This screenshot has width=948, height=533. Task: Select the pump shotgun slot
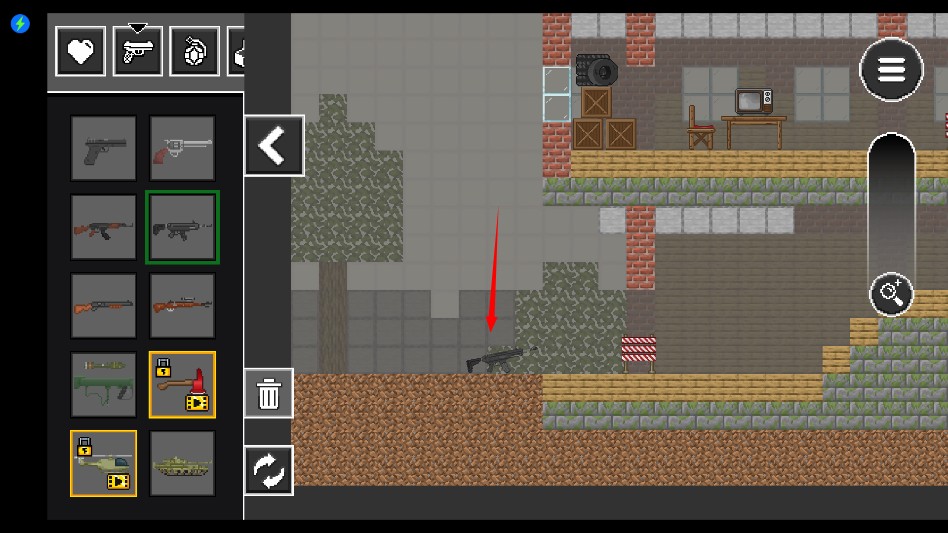[x=104, y=306]
